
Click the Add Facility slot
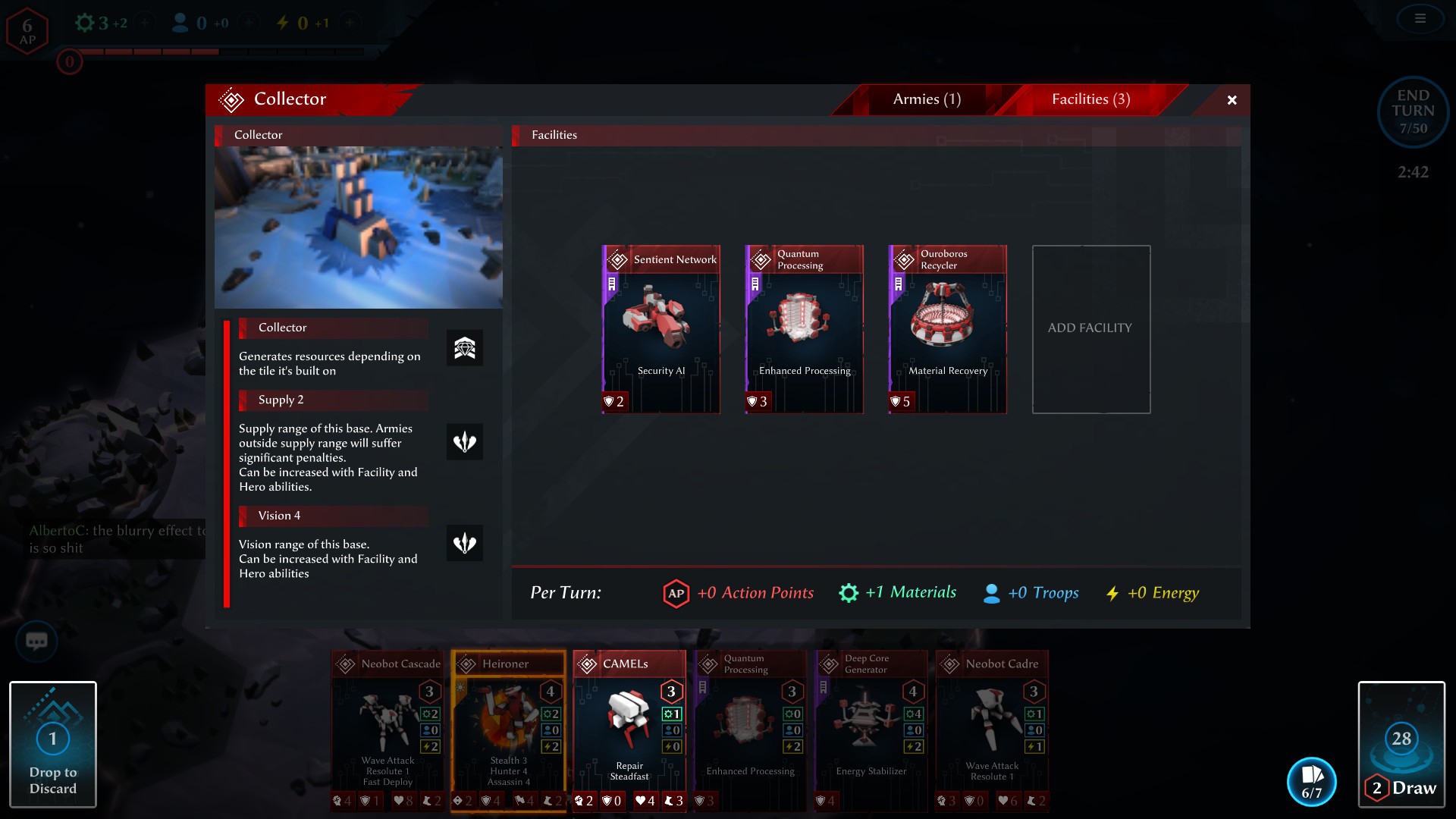(x=1090, y=329)
